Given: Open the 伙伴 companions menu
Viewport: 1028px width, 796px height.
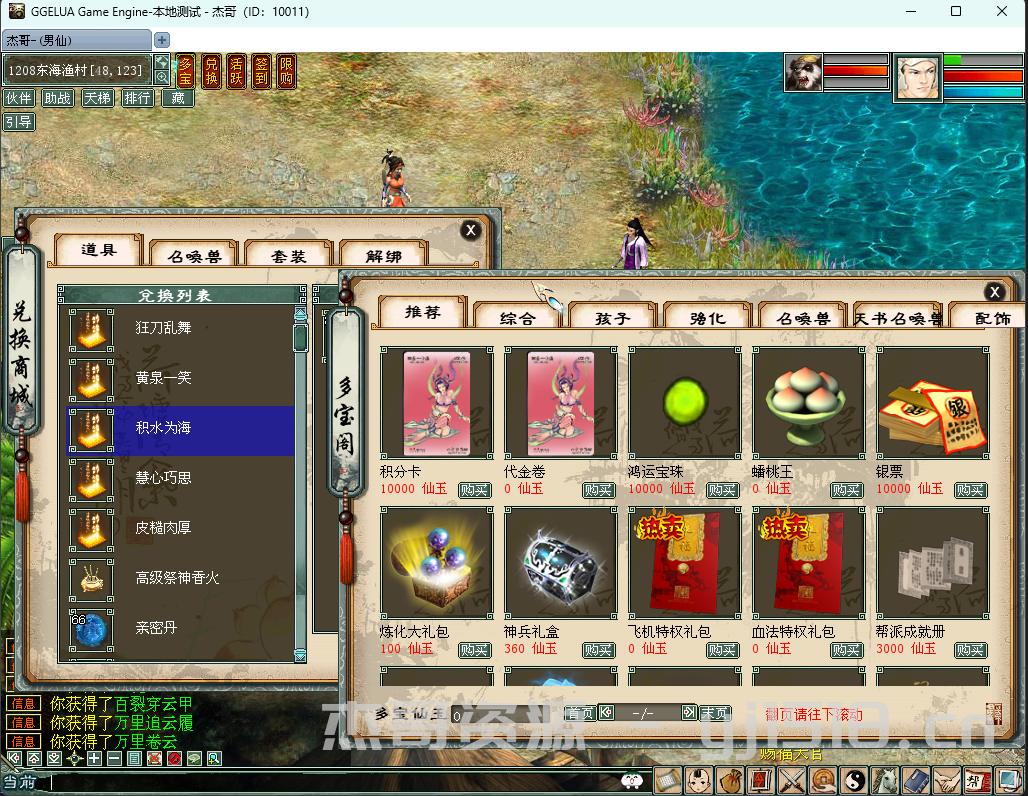Looking at the screenshot, I should point(18,98).
